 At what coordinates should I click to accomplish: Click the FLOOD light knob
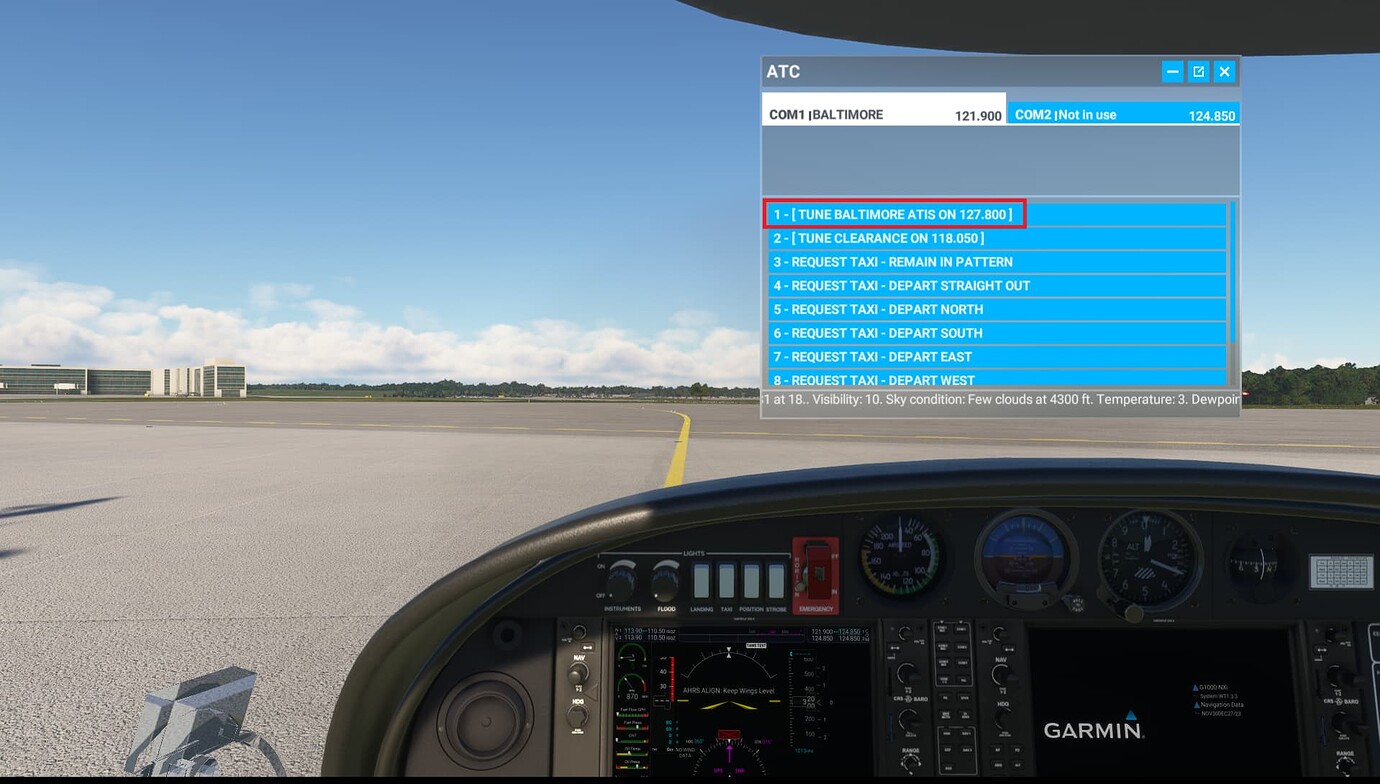point(667,582)
